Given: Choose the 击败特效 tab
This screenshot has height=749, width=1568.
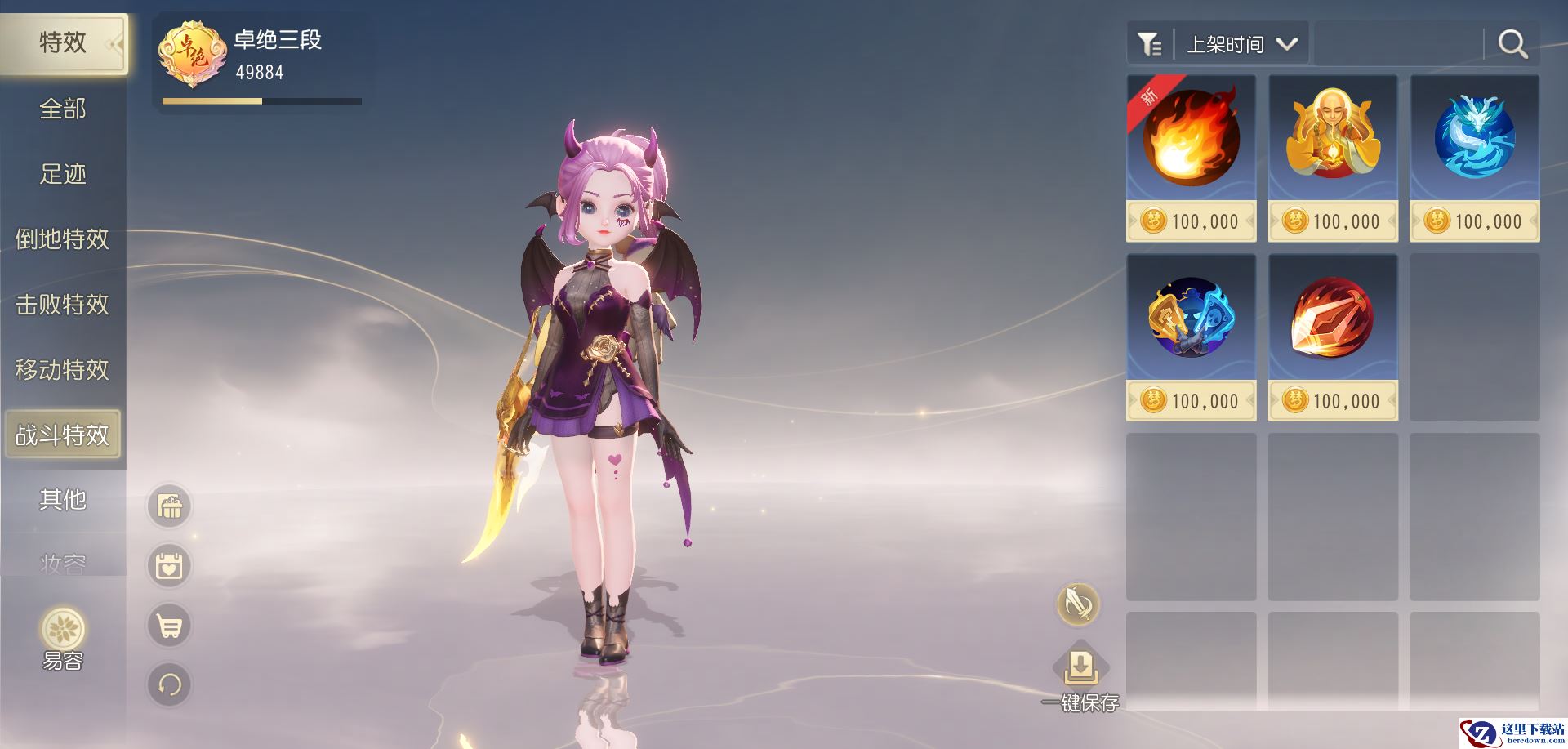Looking at the screenshot, I should (x=62, y=305).
